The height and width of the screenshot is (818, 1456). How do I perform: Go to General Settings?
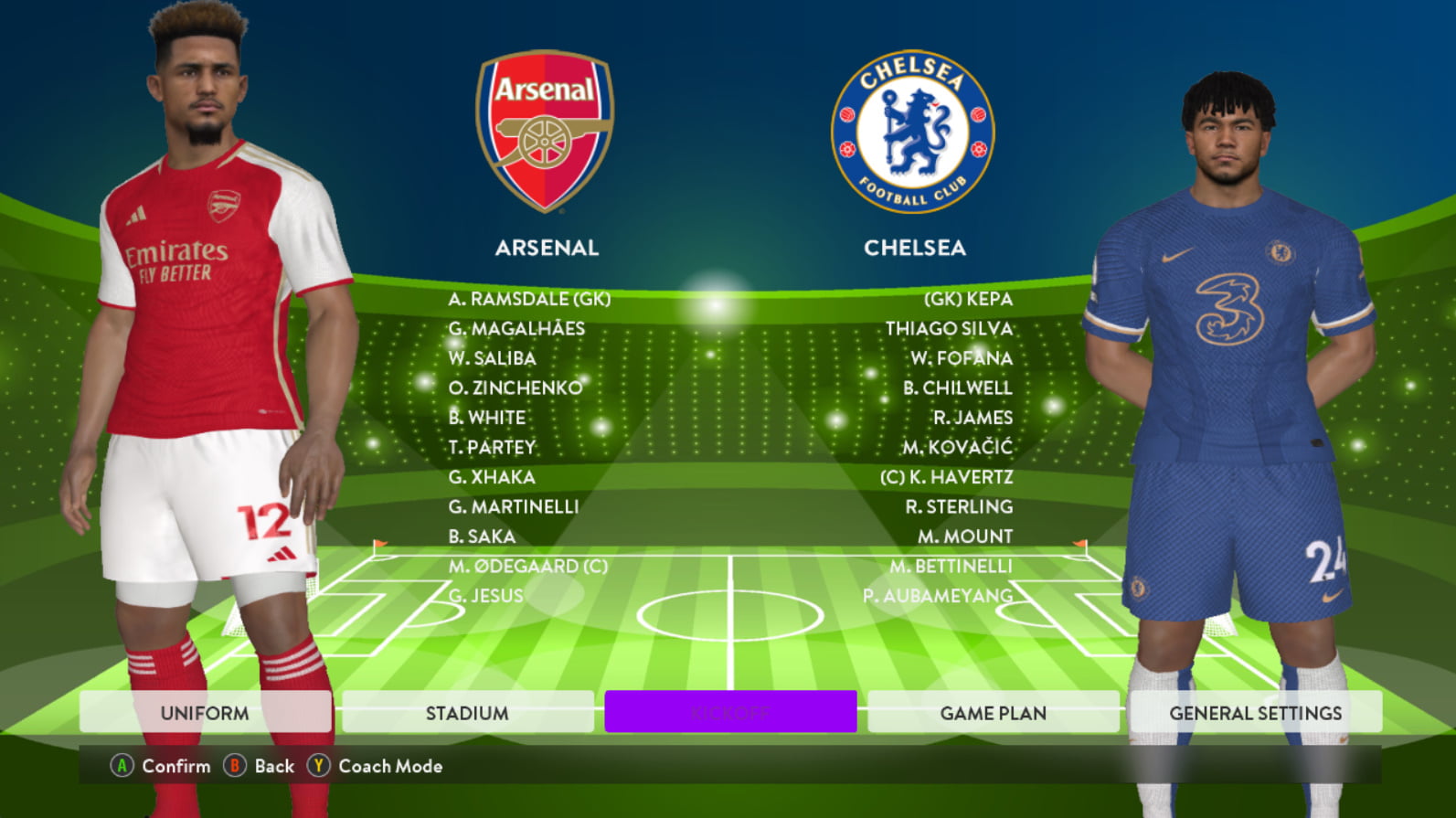coord(1255,712)
